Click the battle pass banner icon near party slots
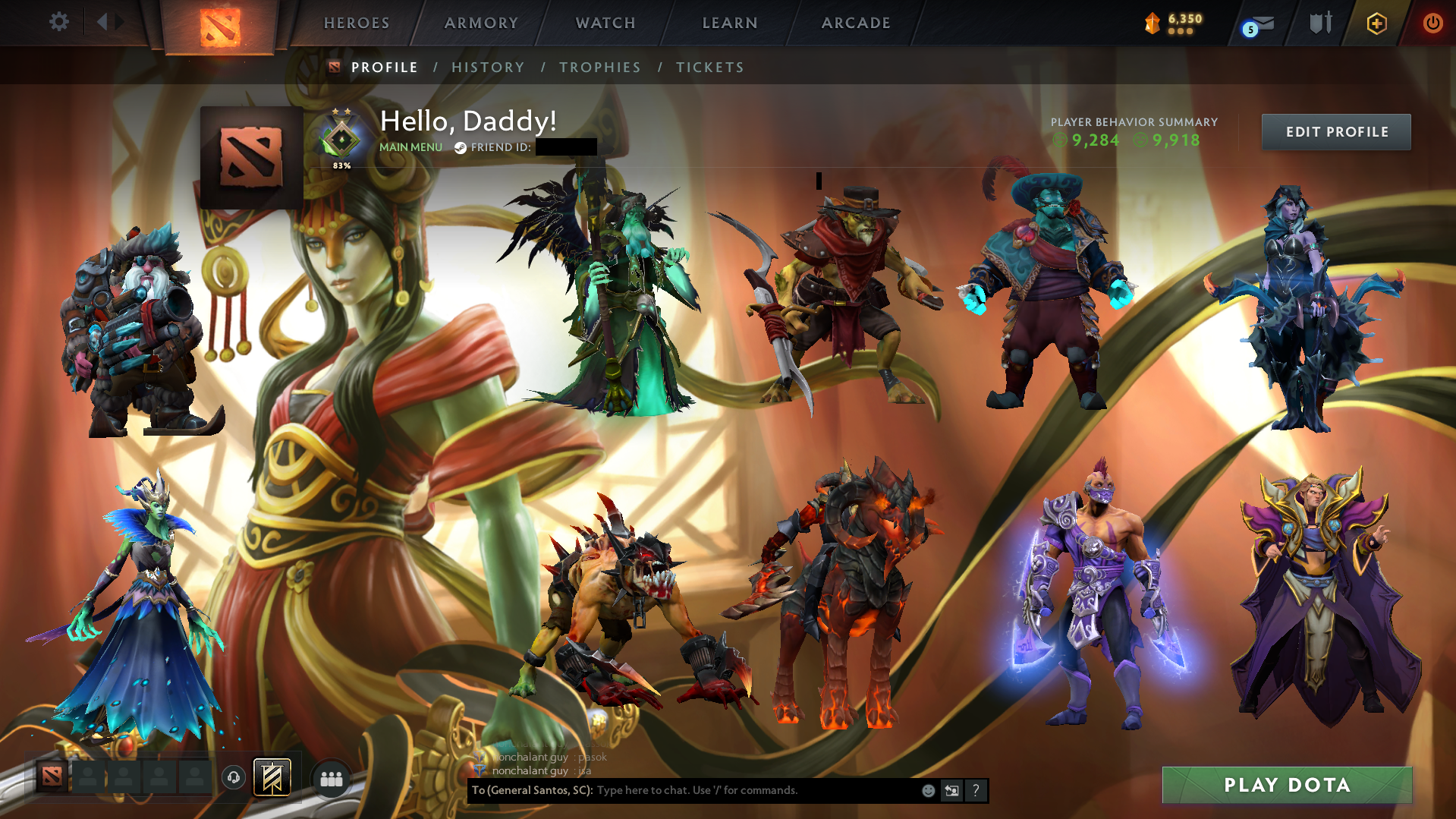 coord(271,777)
